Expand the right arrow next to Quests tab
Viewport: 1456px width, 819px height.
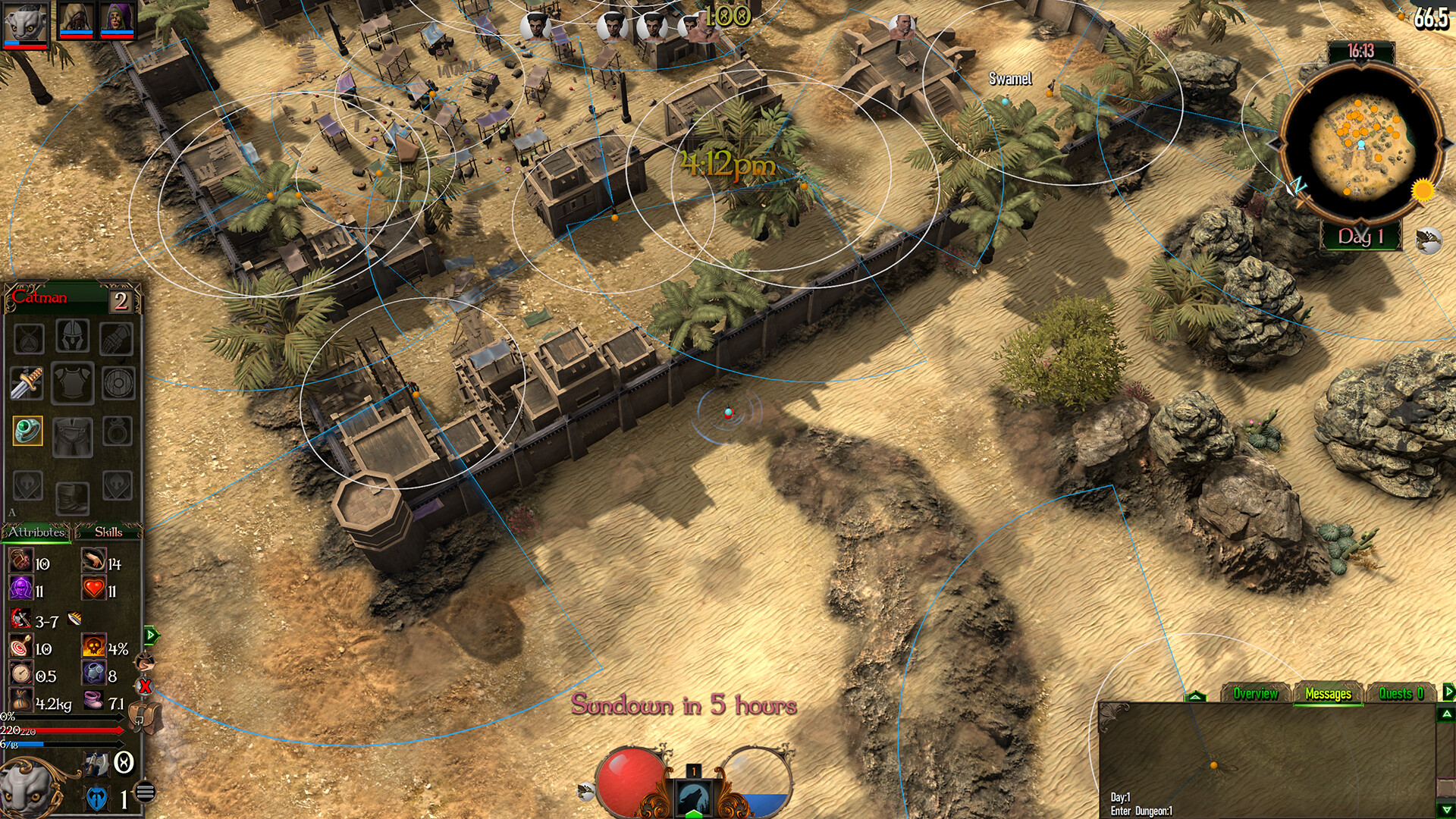click(1448, 692)
